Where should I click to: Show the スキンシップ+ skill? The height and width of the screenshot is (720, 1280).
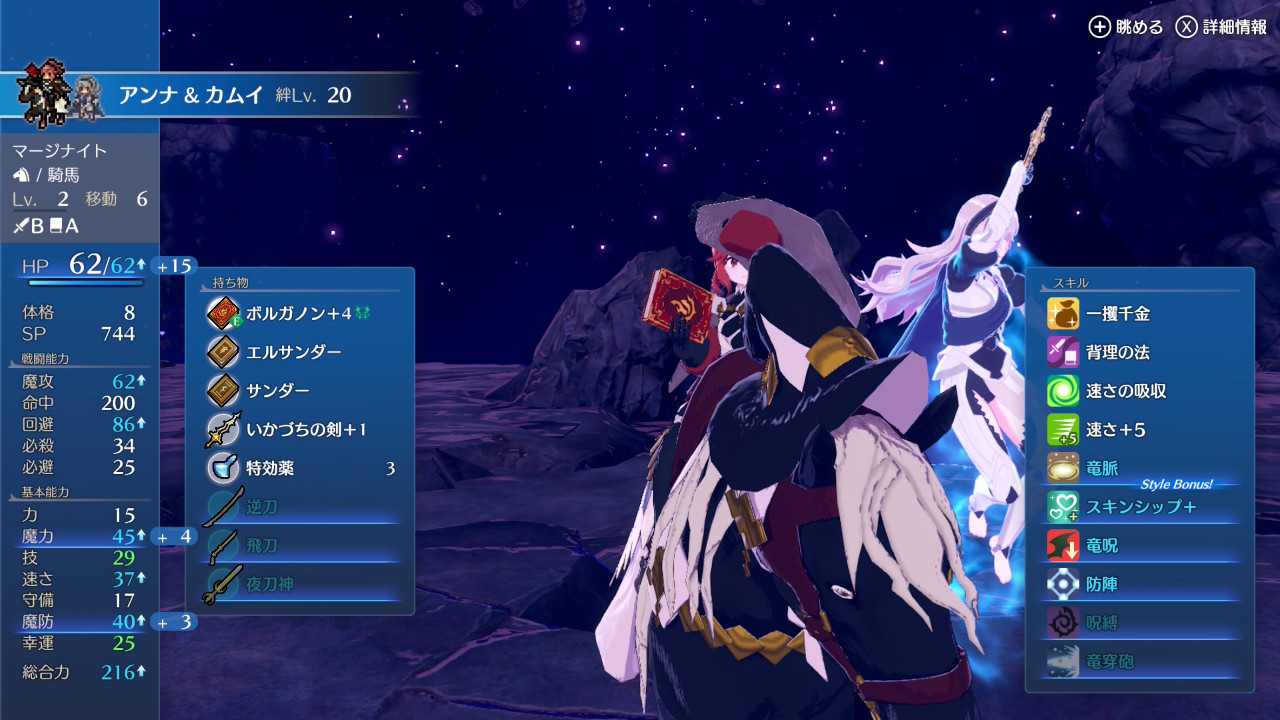point(1140,507)
